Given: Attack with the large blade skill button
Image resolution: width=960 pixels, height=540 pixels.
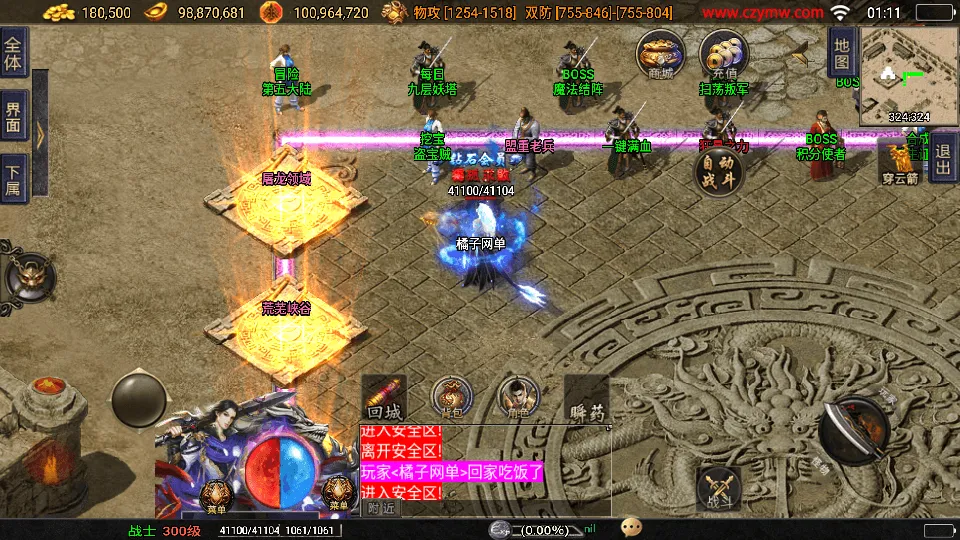Looking at the screenshot, I should point(855,428).
